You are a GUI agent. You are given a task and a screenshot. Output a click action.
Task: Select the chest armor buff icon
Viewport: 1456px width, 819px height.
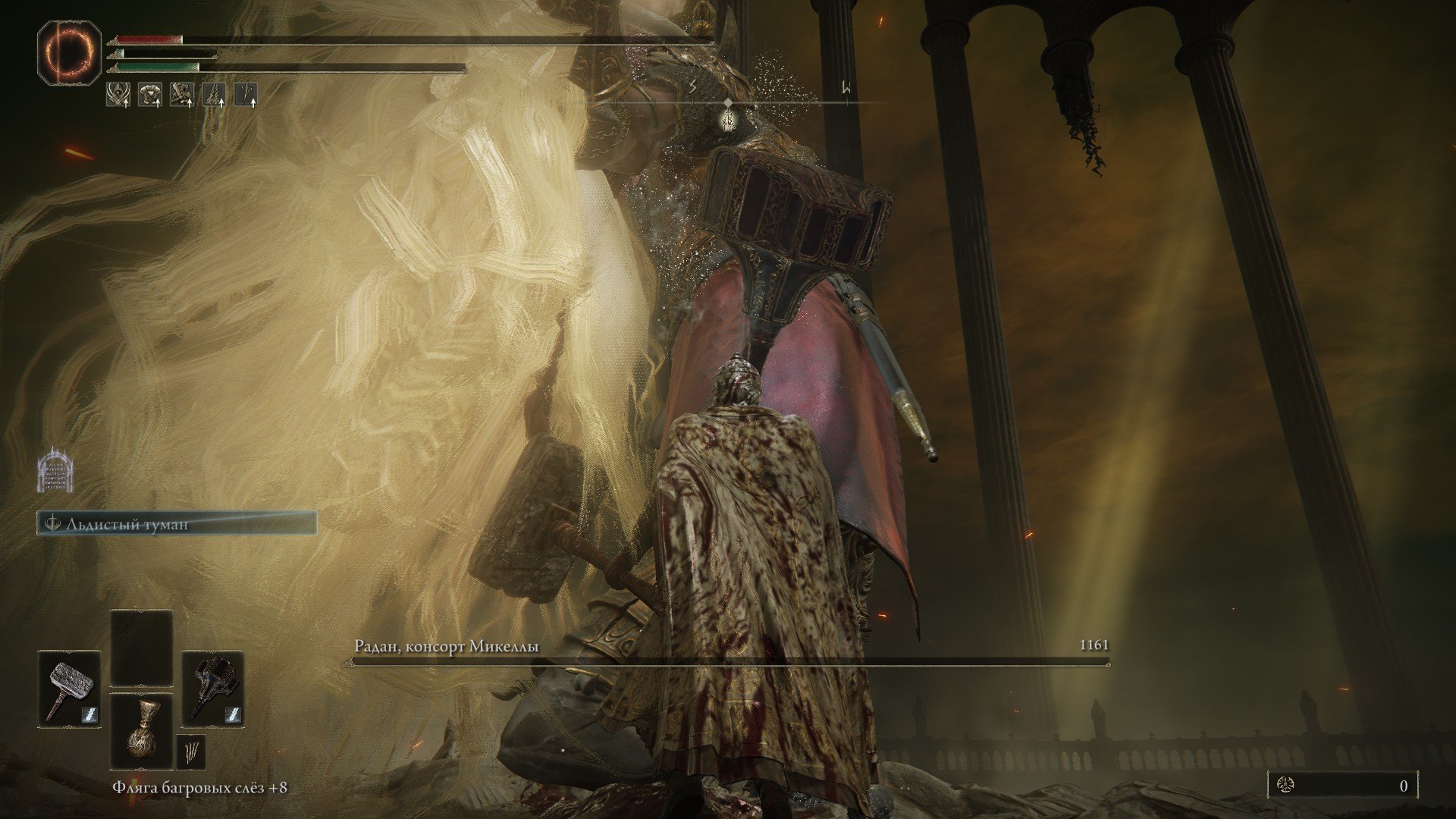click(149, 94)
